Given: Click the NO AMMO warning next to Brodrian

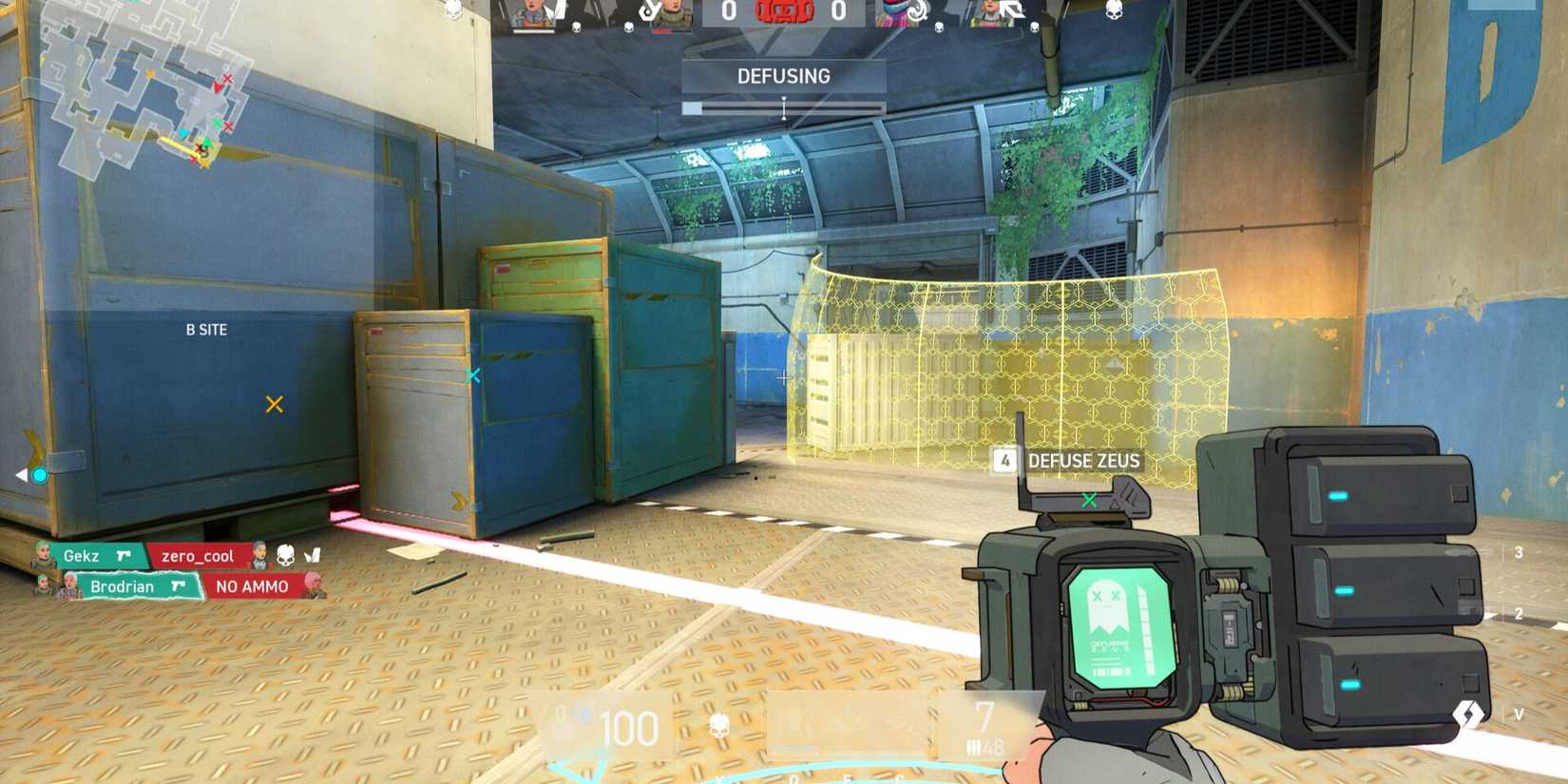Looking at the screenshot, I should pyautogui.click(x=252, y=586).
